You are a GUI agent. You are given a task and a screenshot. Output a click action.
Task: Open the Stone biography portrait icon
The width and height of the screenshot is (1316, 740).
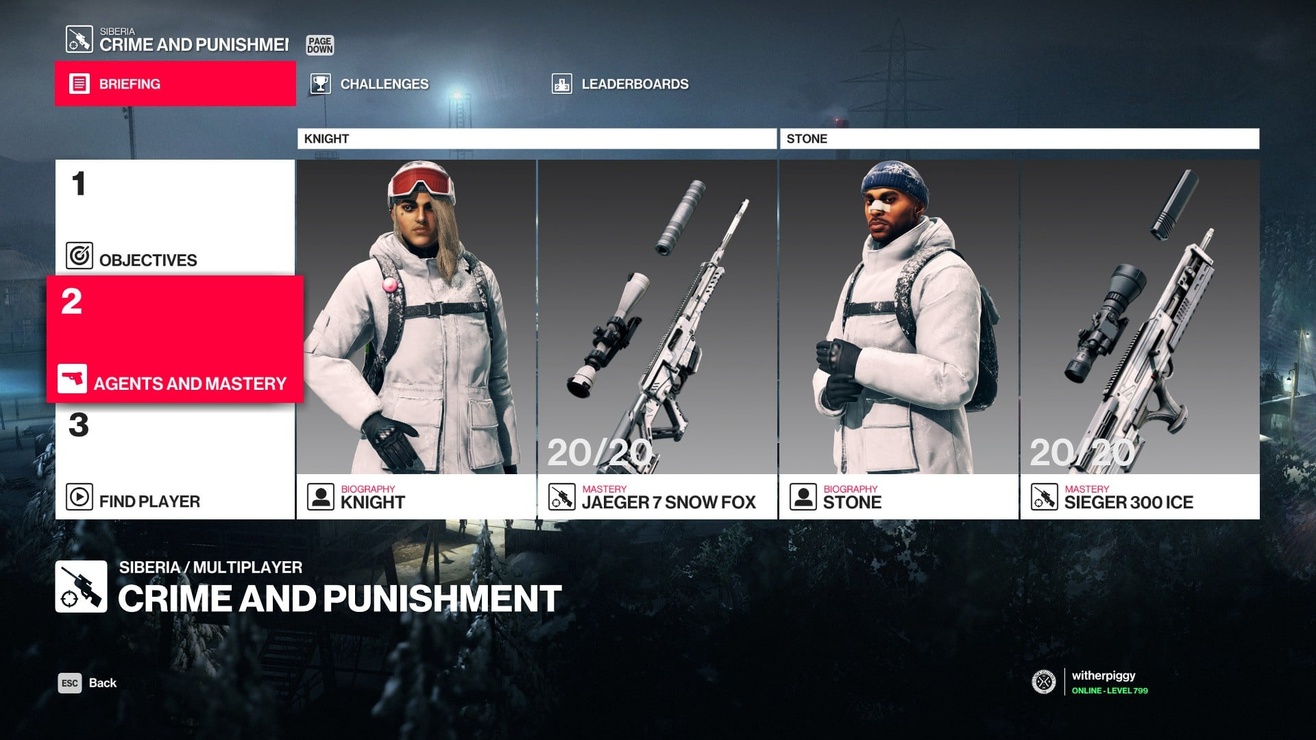pyautogui.click(x=802, y=494)
